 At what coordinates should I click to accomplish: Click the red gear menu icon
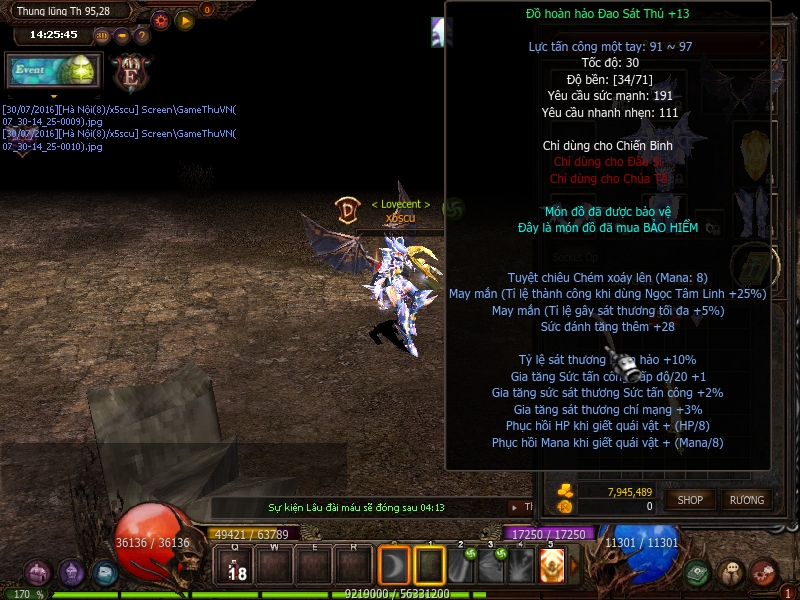764,573
